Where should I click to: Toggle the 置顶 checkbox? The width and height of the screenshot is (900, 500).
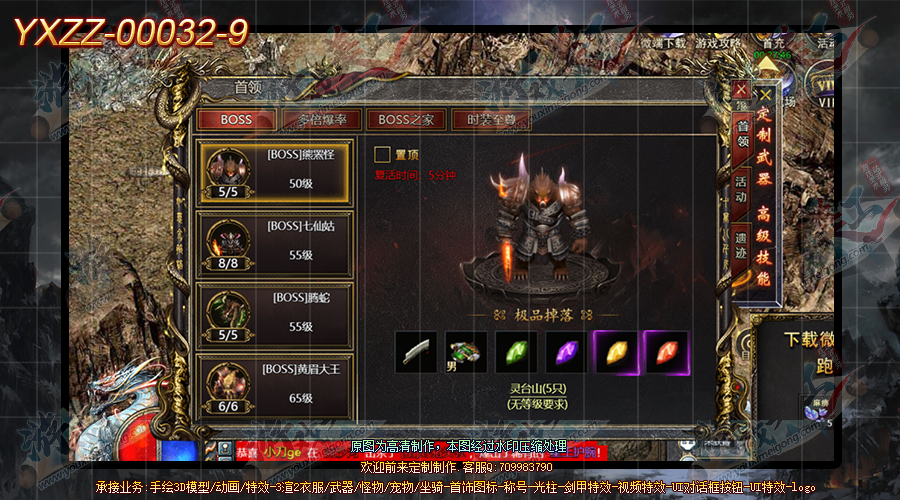click(382, 155)
